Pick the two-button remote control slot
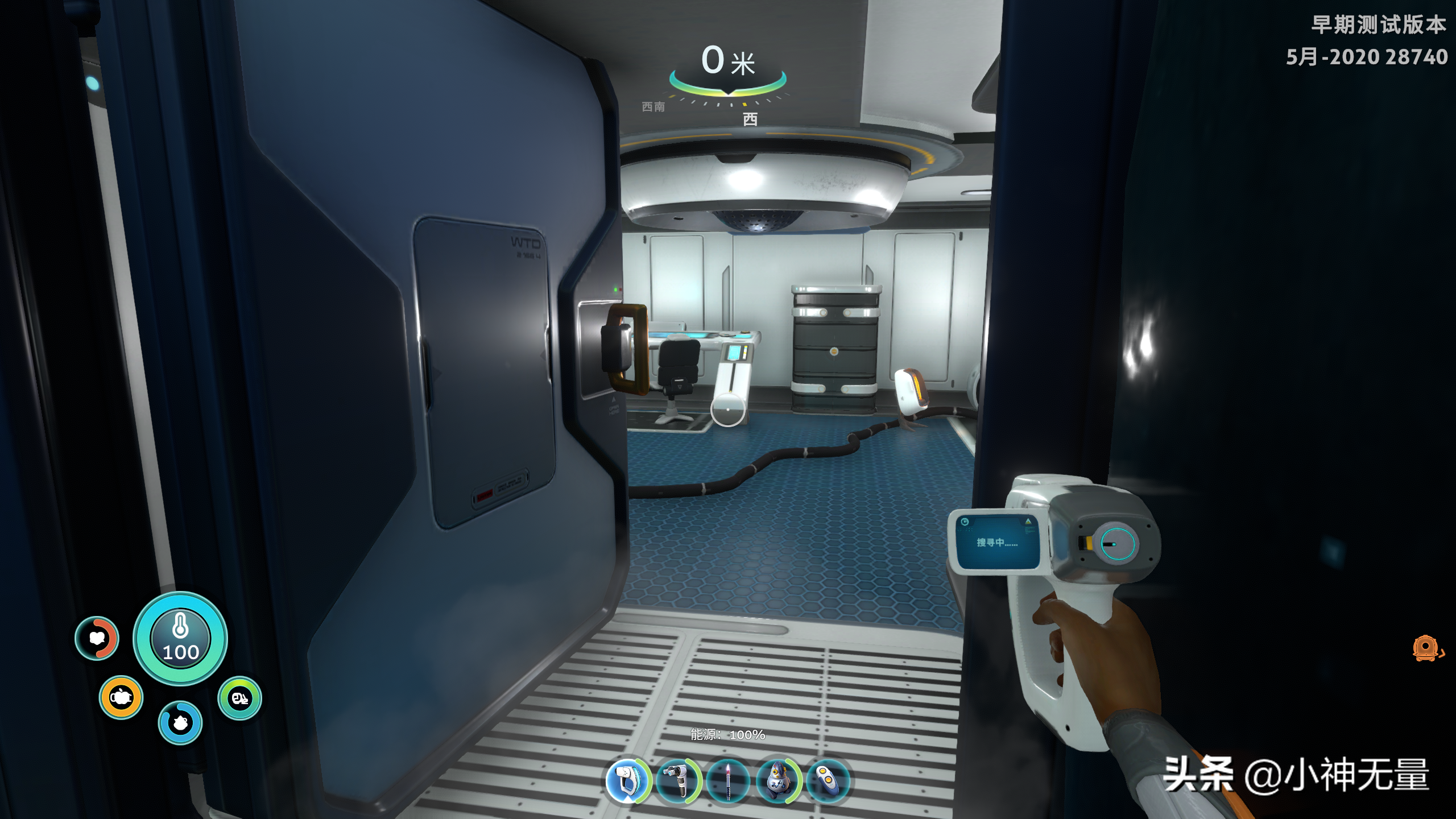This screenshot has width=1456, height=819. pos(828,781)
